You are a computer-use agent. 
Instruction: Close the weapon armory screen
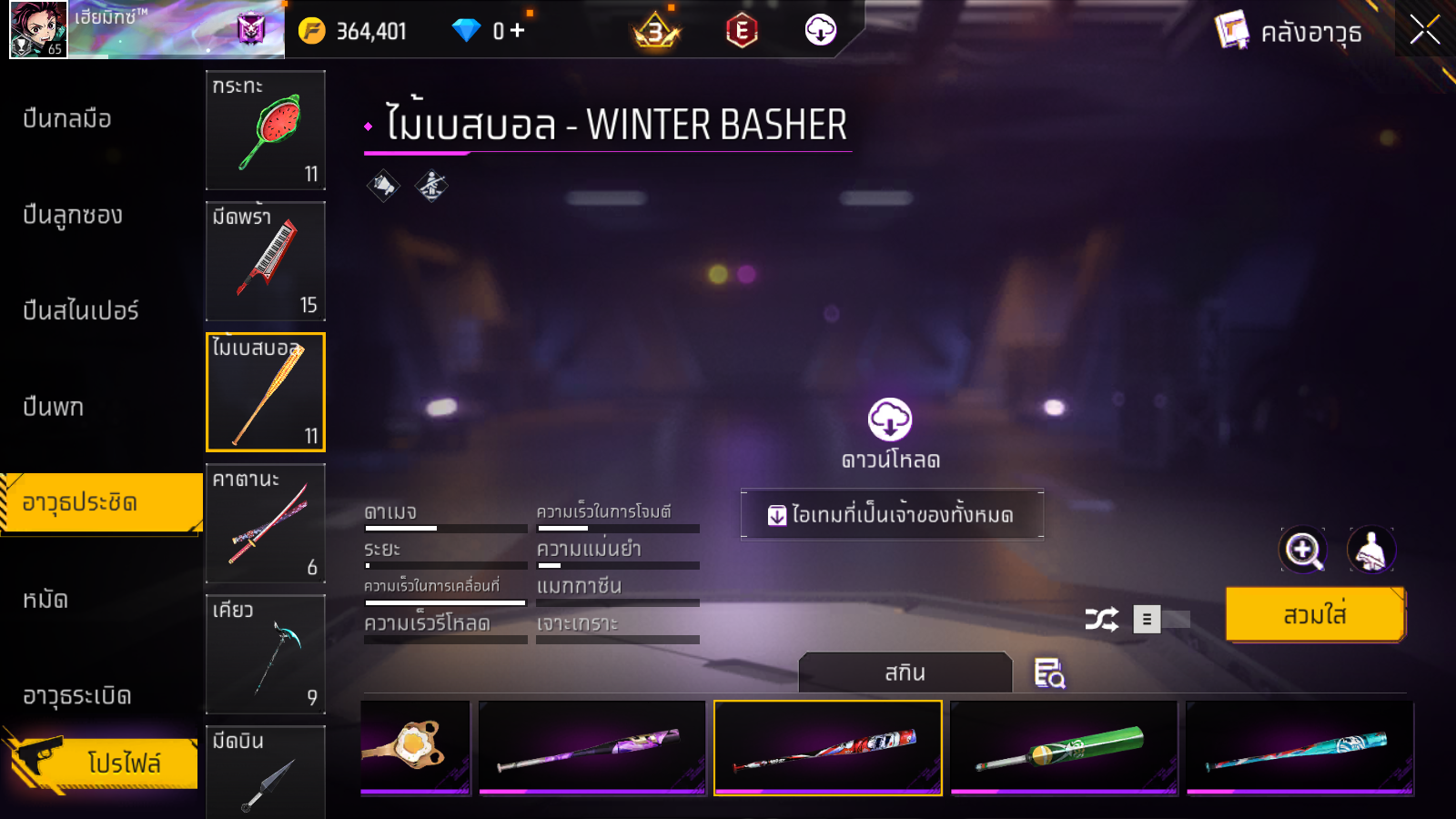point(1424,31)
